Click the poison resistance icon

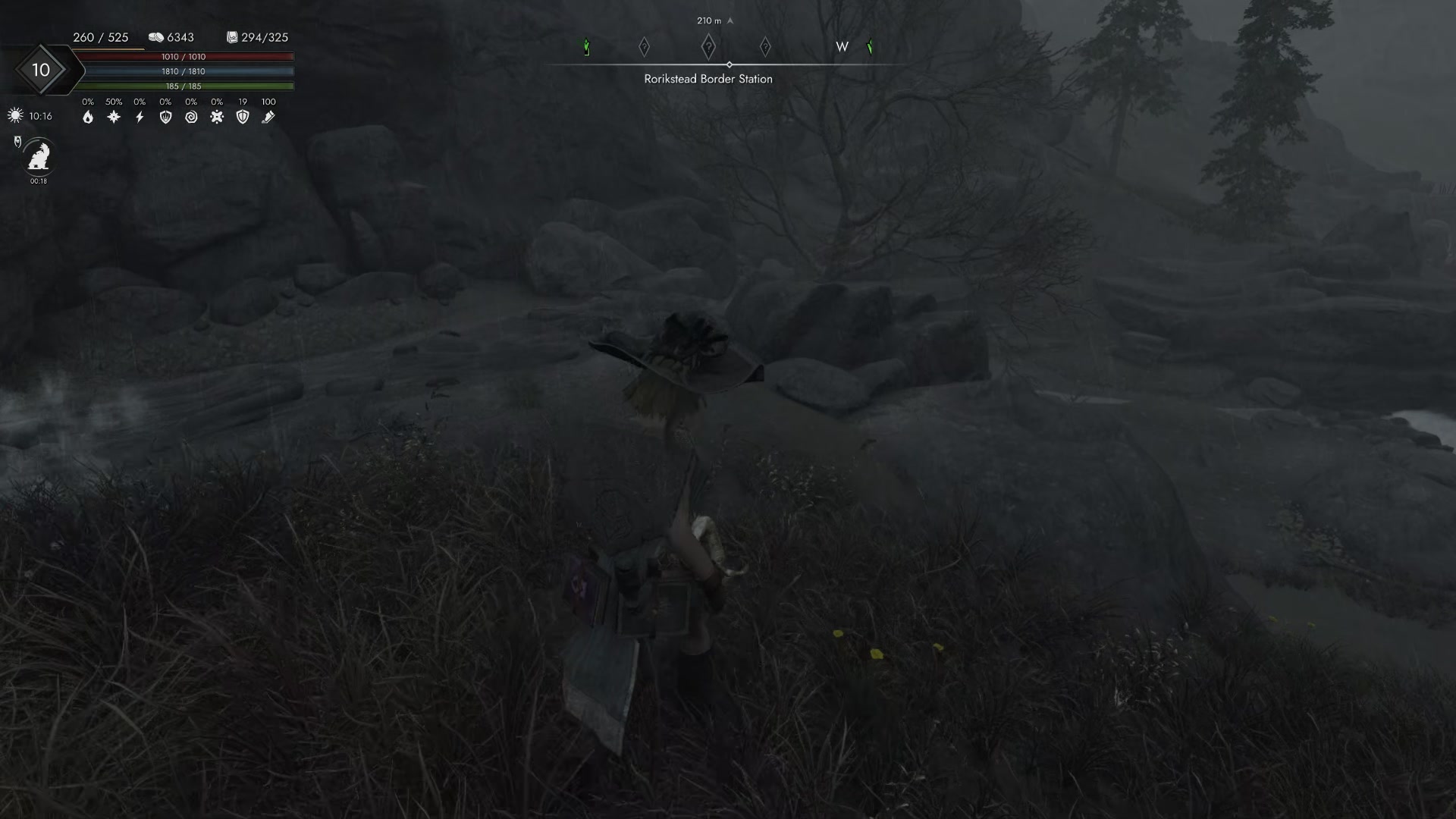tap(217, 117)
